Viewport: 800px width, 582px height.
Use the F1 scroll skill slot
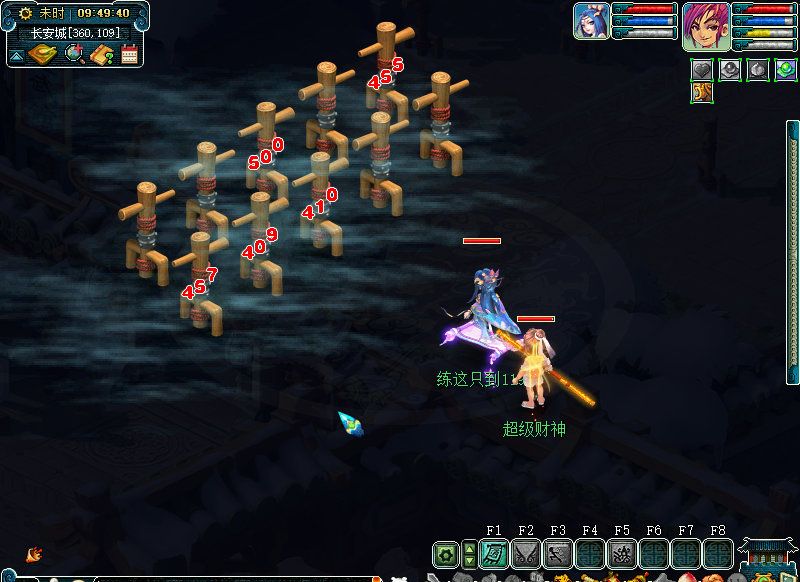coord(494,554)
